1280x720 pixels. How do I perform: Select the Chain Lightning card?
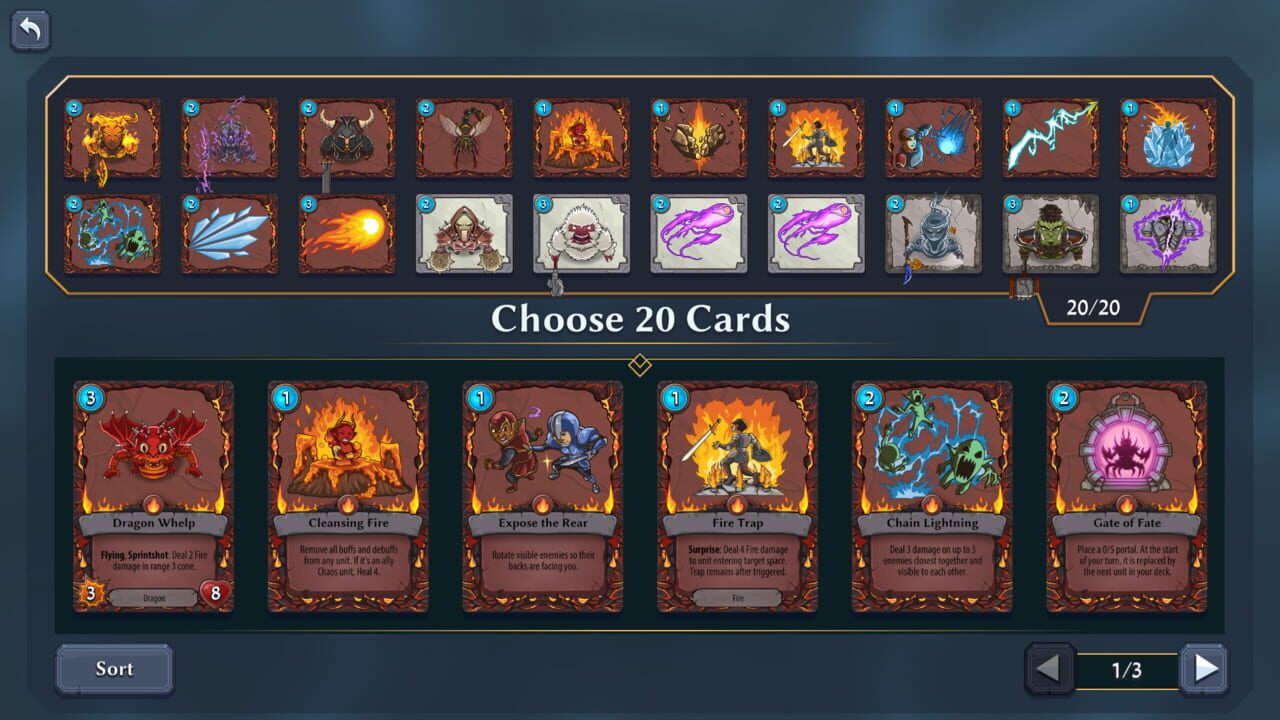933,495
